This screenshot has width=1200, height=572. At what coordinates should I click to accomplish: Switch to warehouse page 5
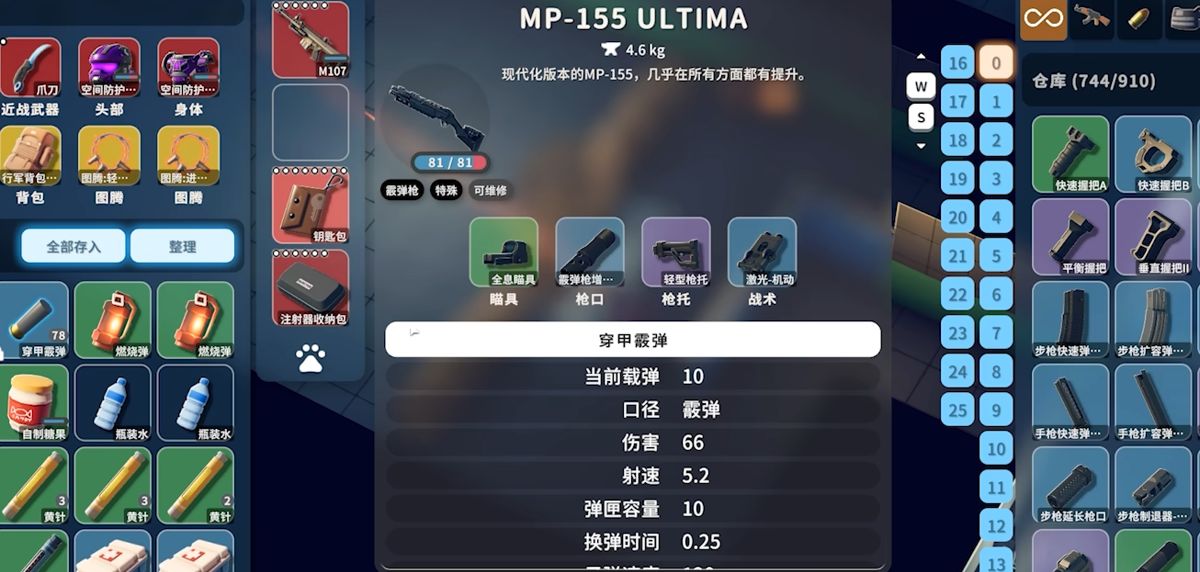[996, 256]
